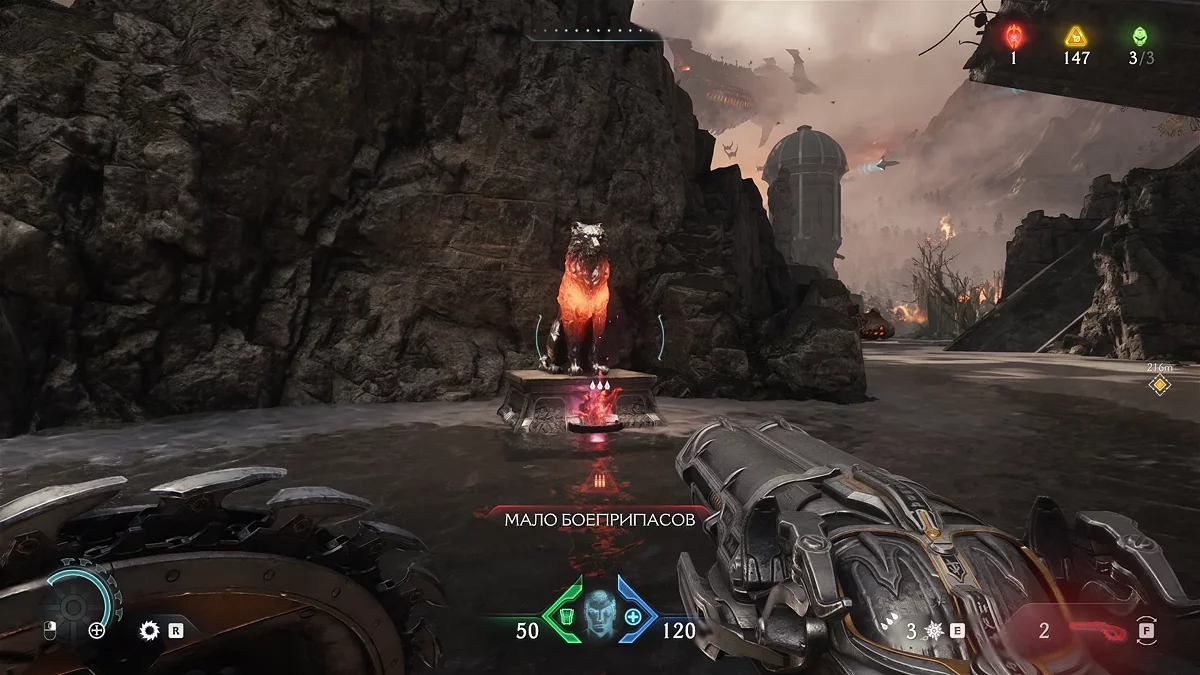1200x675 pixels.
Task: Select the green armor icon
Action: tap(564, 616)
